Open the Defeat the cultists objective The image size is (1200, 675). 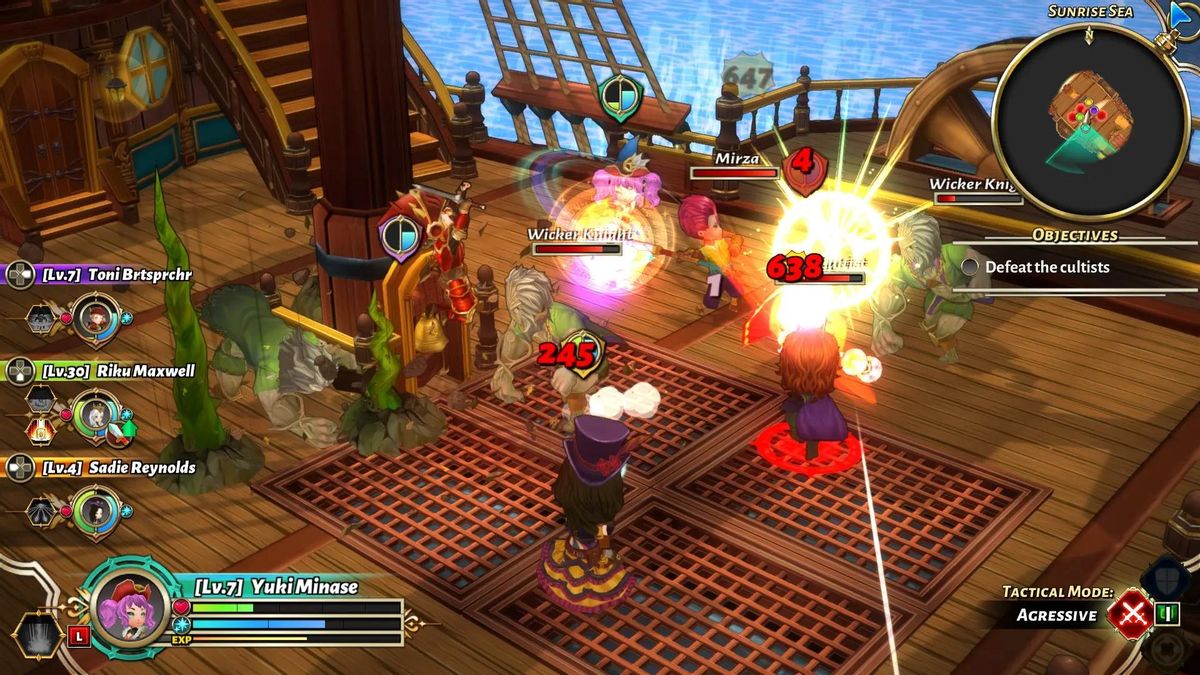[1046, 267]
